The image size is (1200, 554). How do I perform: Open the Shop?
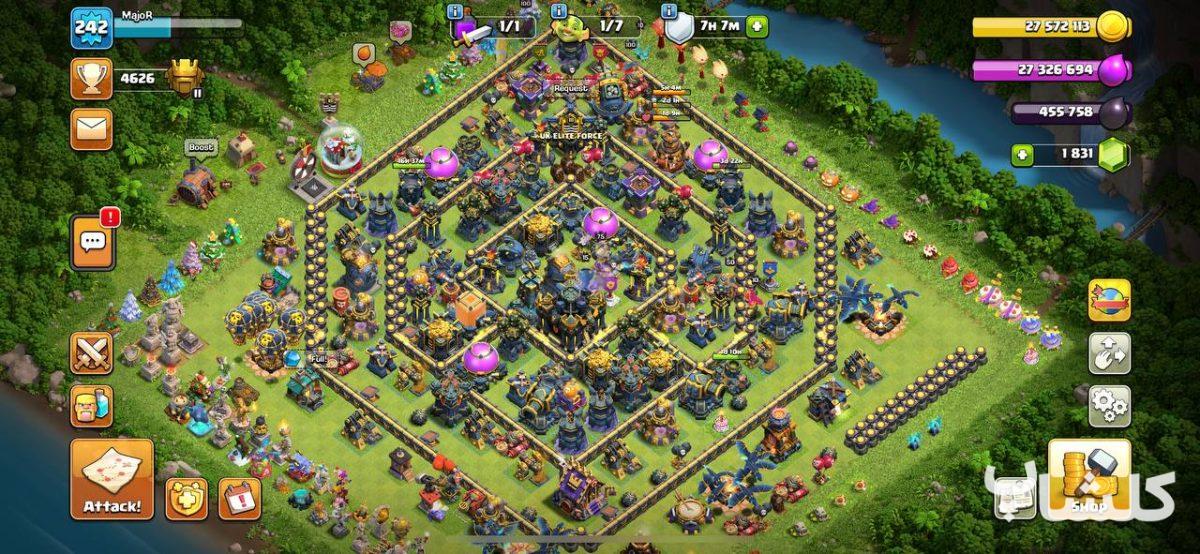point(1089,479)
